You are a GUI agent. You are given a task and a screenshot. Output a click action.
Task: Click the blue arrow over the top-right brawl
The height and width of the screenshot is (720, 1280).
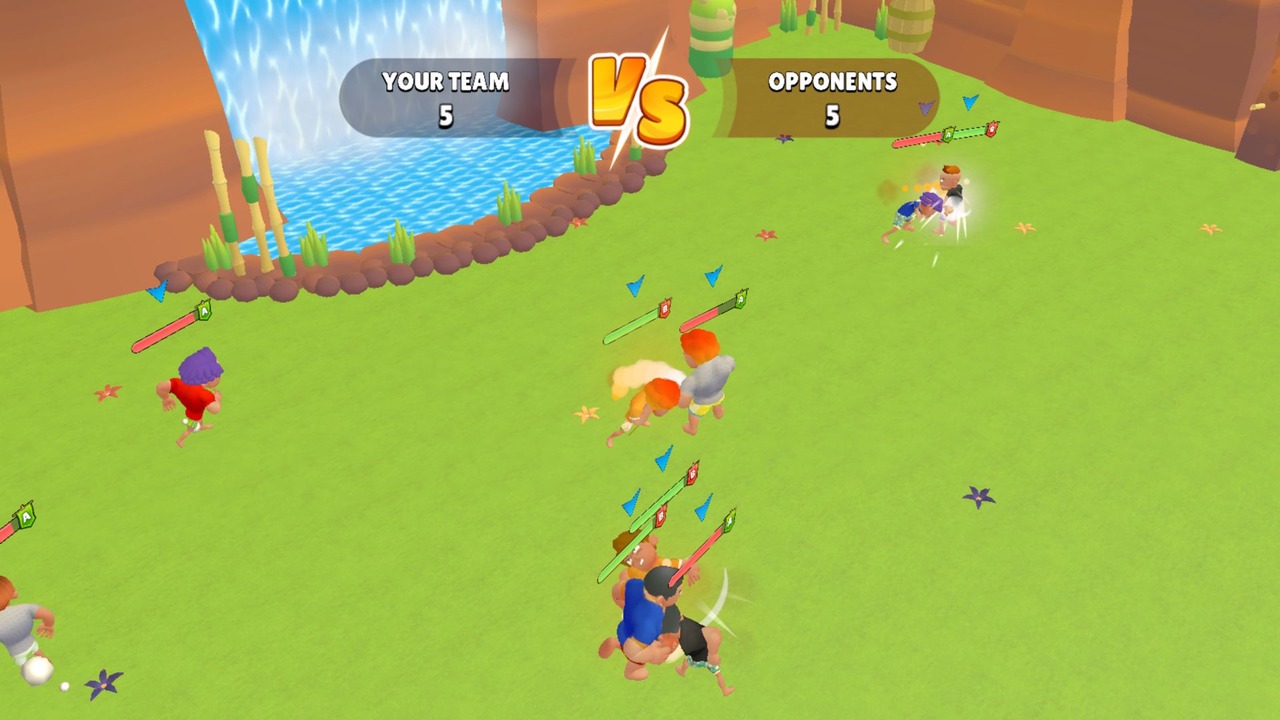[968, 101]
